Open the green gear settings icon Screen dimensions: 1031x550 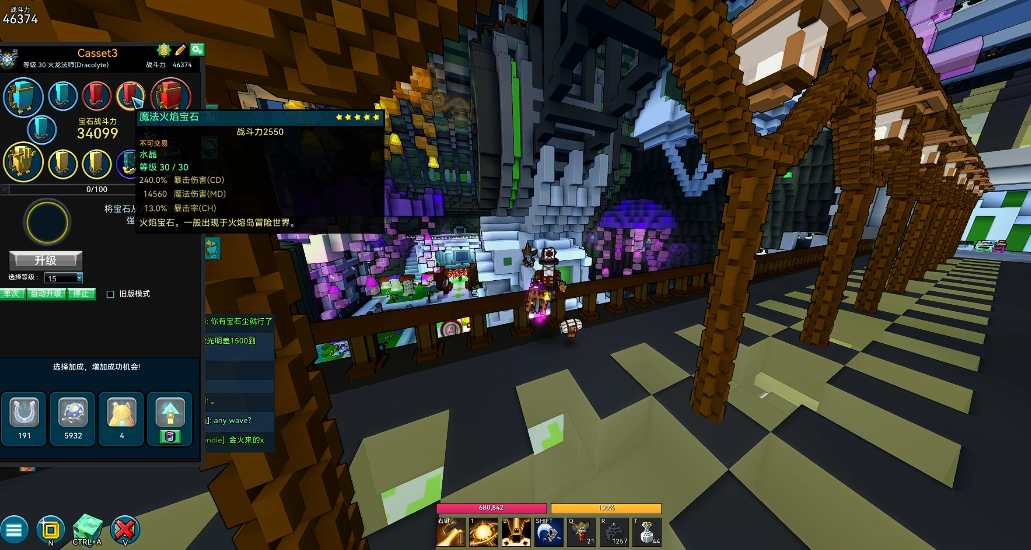197,49
